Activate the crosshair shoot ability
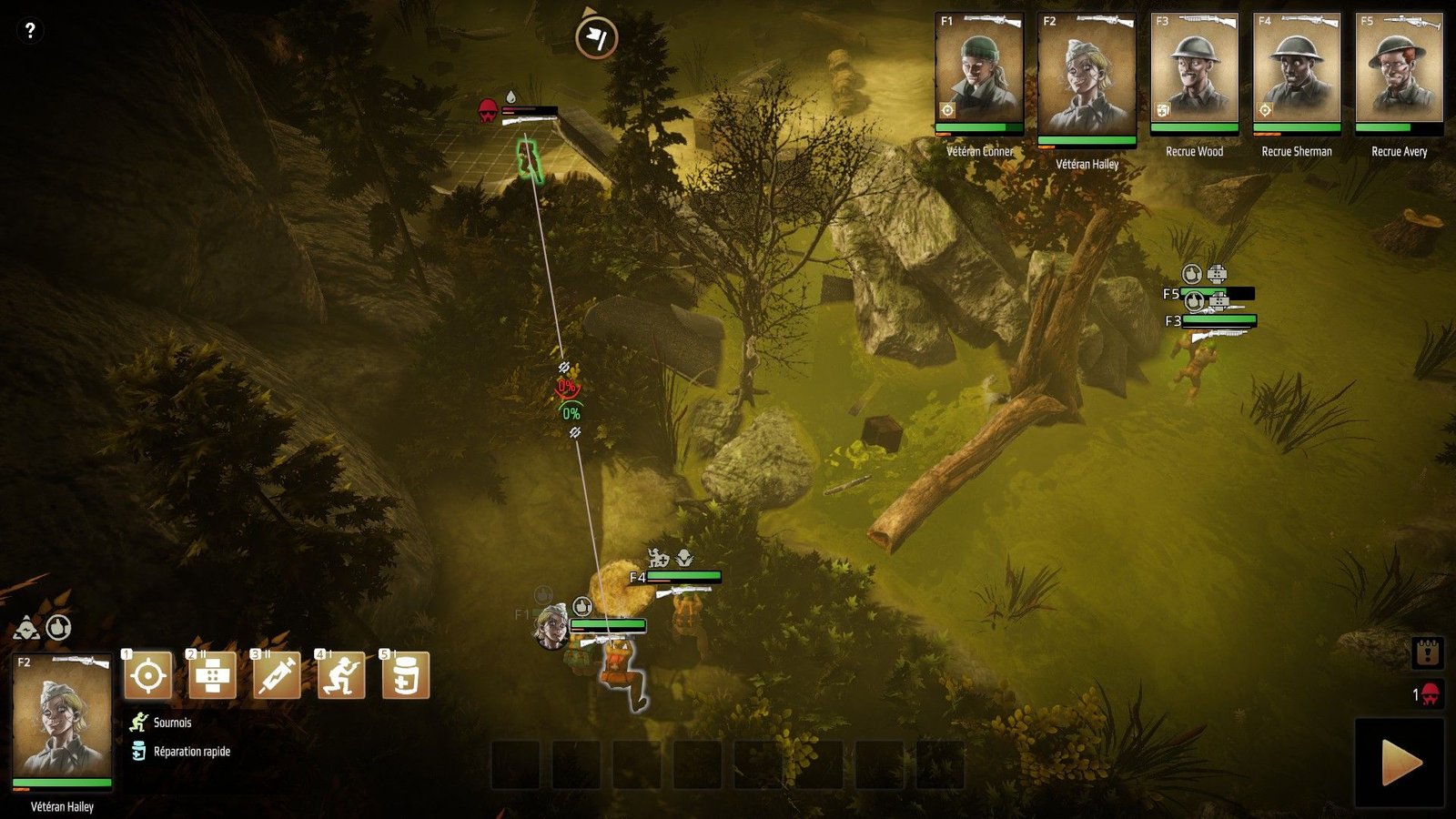This screenshot has height=819, width=1456. (x=147, y=676)
